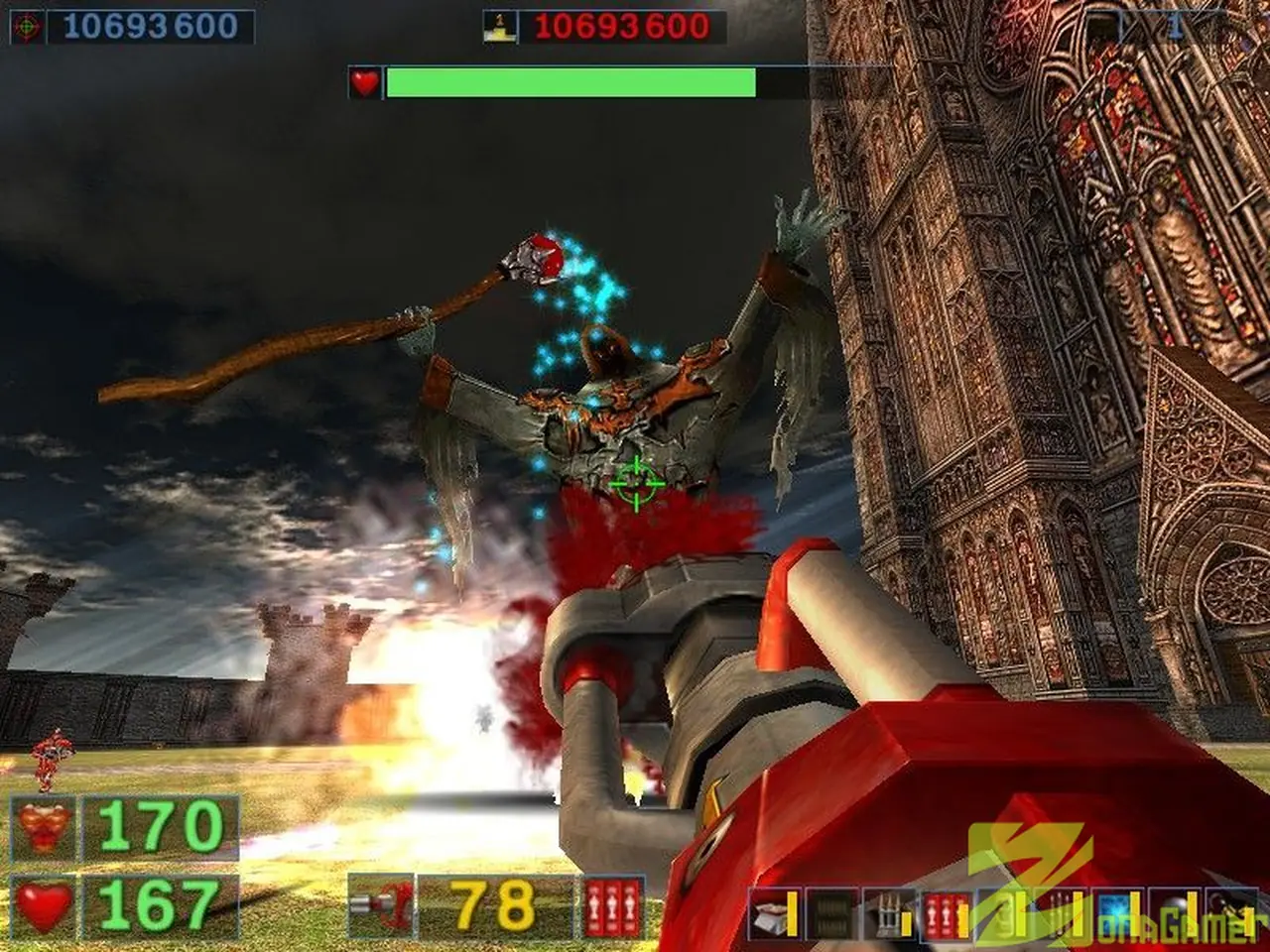This screenshot has width=1270, height=952.
Task: Select the current weapon icon
Action: click(382, 905)
